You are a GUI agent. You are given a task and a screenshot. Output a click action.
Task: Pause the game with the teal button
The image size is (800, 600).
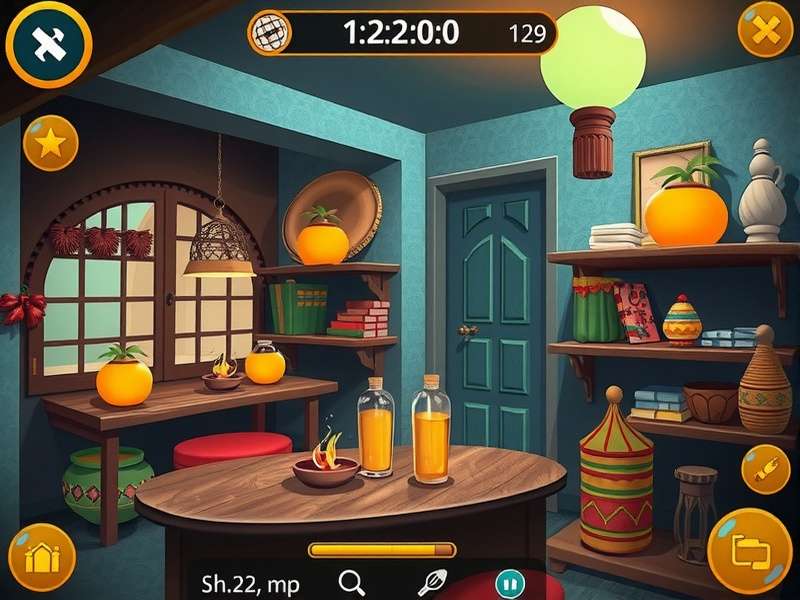[510, 583]
